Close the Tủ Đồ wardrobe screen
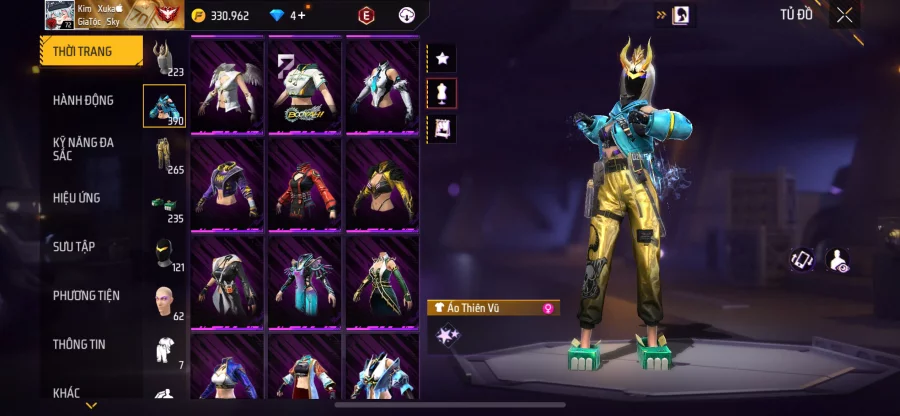The width and height of the screenshot is (900, 416). (x=845, y=14)
